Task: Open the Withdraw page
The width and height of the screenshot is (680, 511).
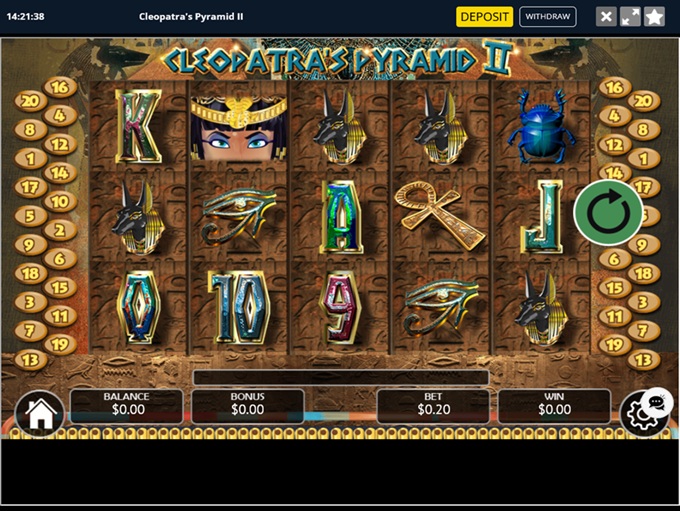Action: (548, 16)
